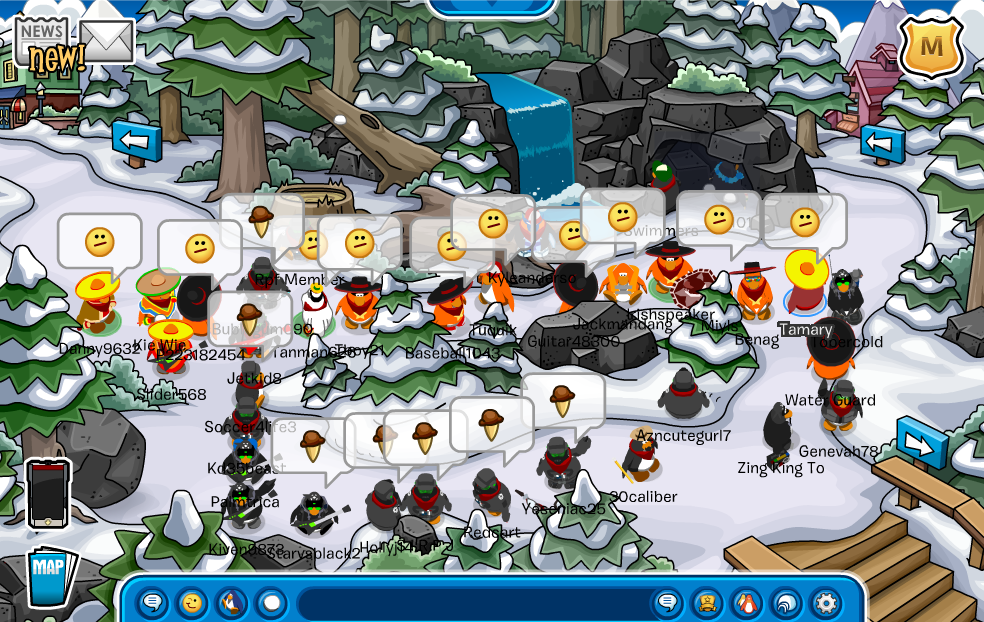Send the chat message with bubble button

tap(667, 603)
